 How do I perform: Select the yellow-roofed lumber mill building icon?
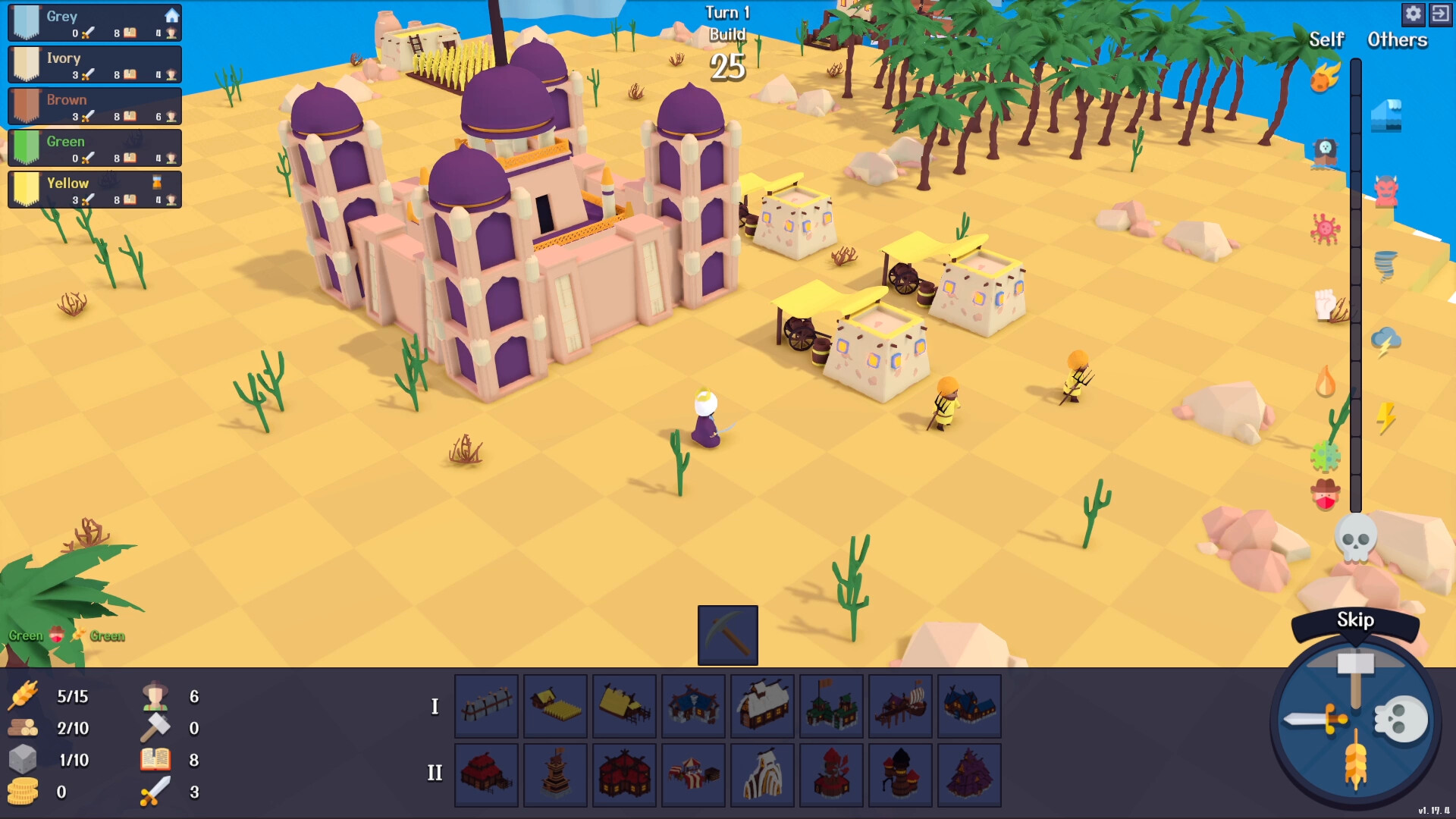623,706
